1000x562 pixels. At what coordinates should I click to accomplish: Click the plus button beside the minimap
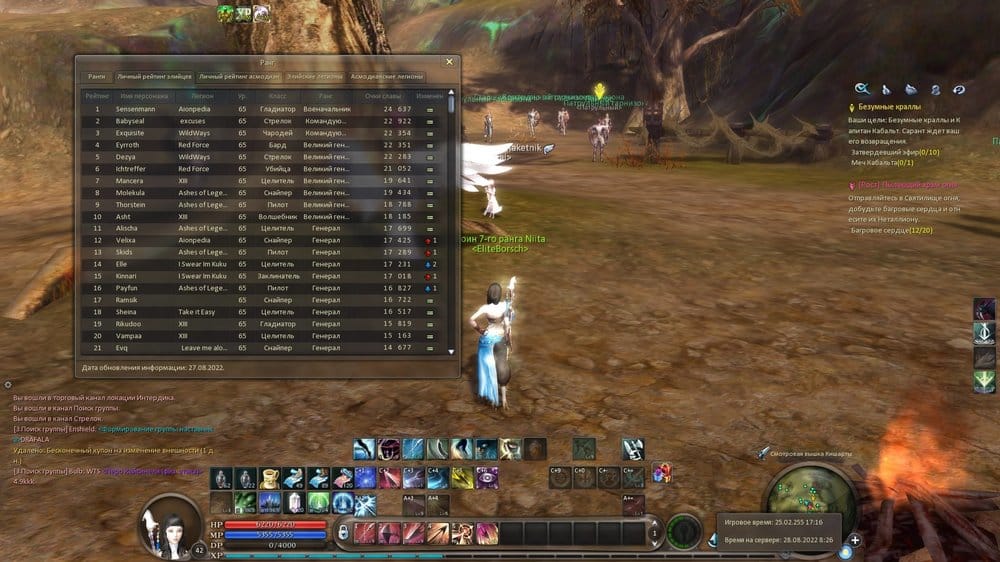(855, 541)
